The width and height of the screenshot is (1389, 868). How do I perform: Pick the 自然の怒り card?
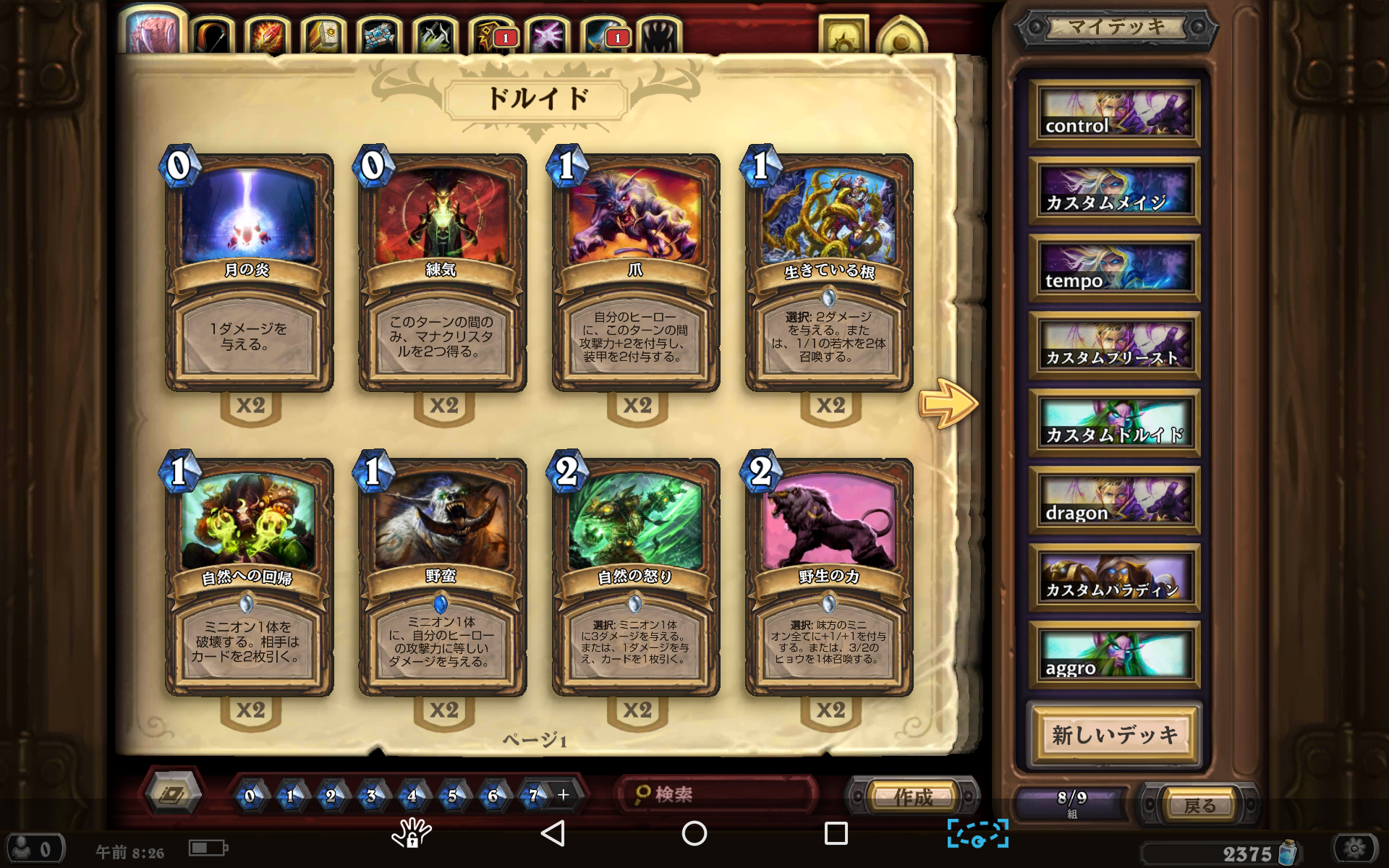[x=635, y=577]
